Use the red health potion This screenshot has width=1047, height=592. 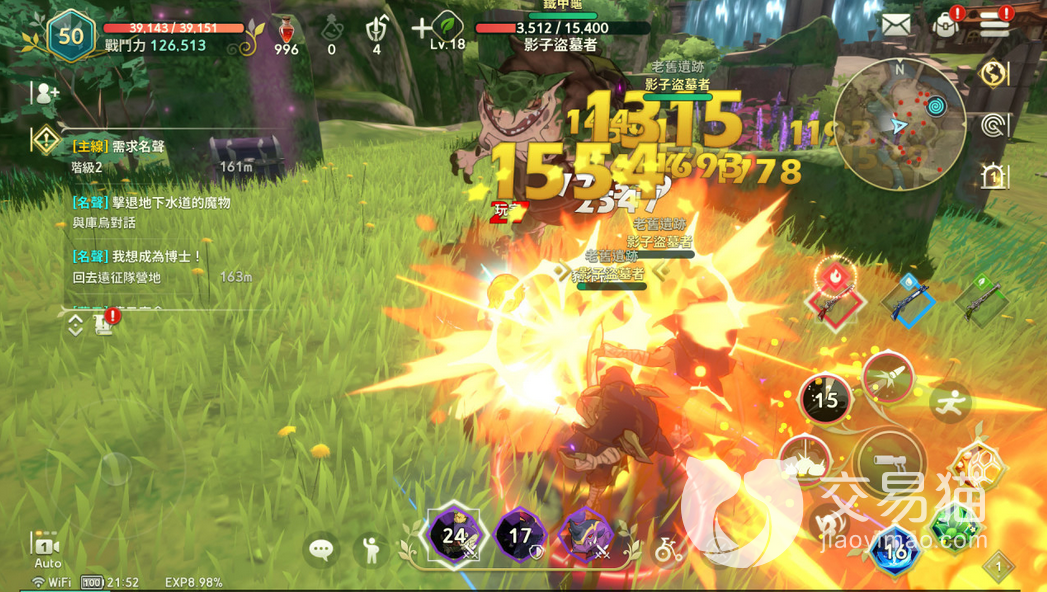(x=286, y=31)
